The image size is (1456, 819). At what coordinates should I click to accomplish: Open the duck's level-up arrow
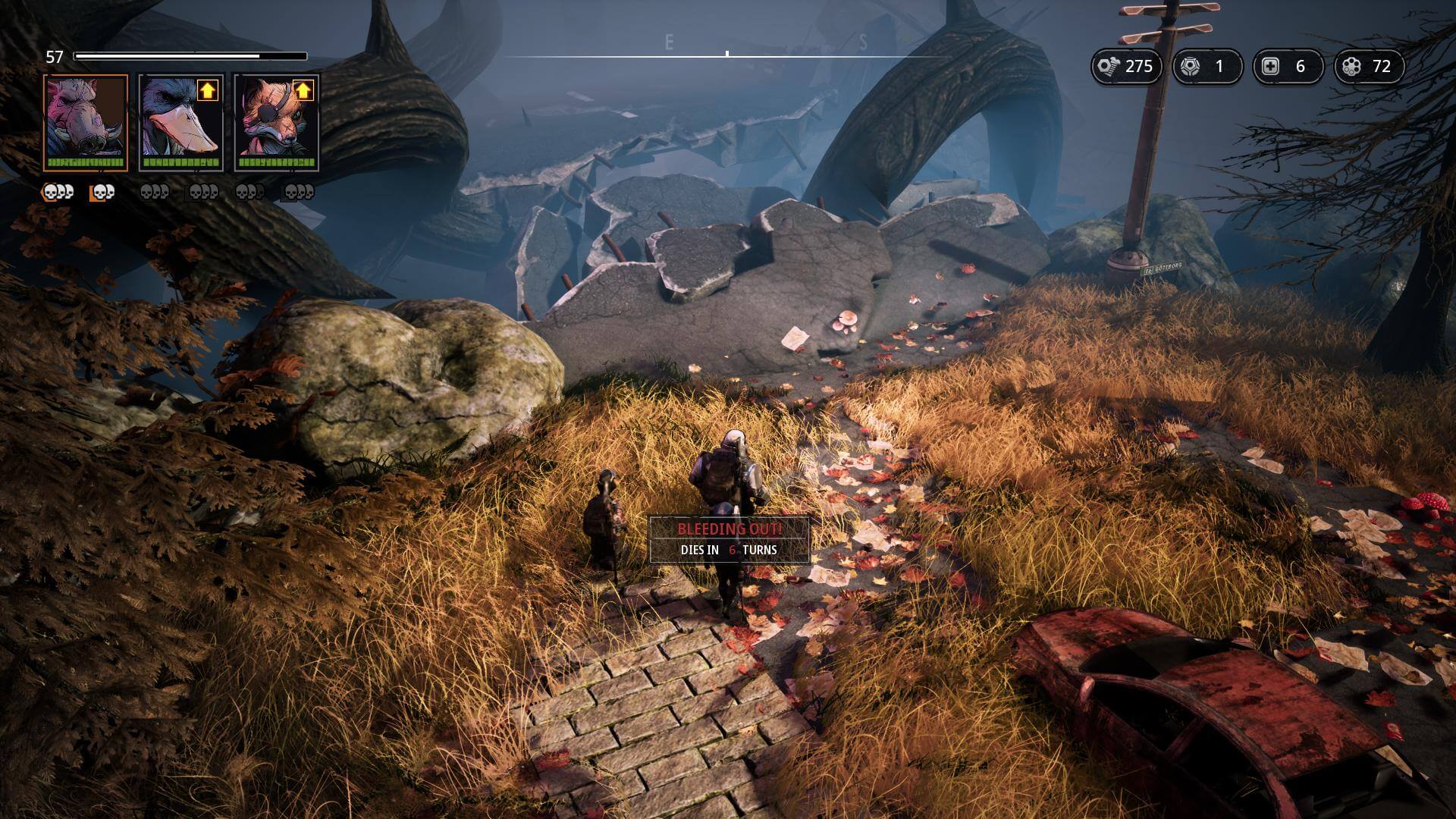click(207, 91)
